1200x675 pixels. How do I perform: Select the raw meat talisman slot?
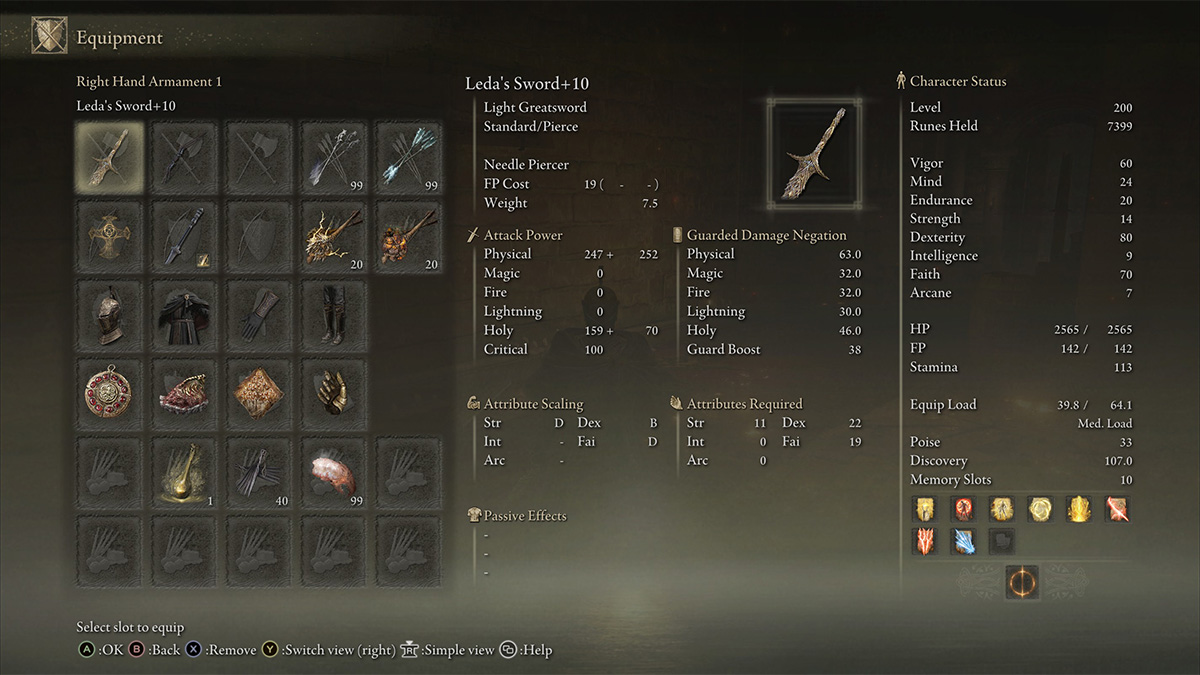[184, 393]
